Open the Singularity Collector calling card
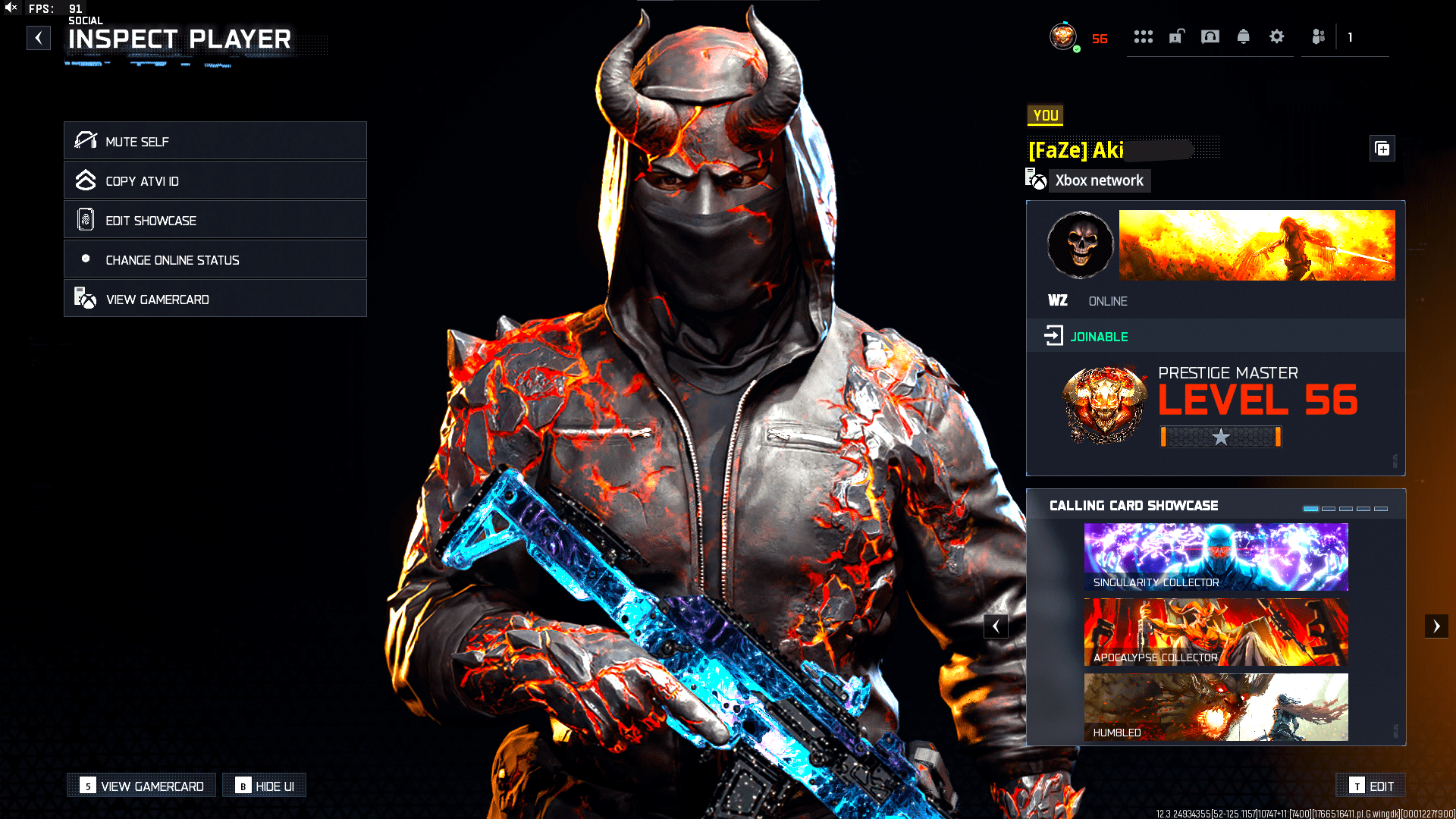This screenshot has width=1456, height=819. (x=1216, y=557)
